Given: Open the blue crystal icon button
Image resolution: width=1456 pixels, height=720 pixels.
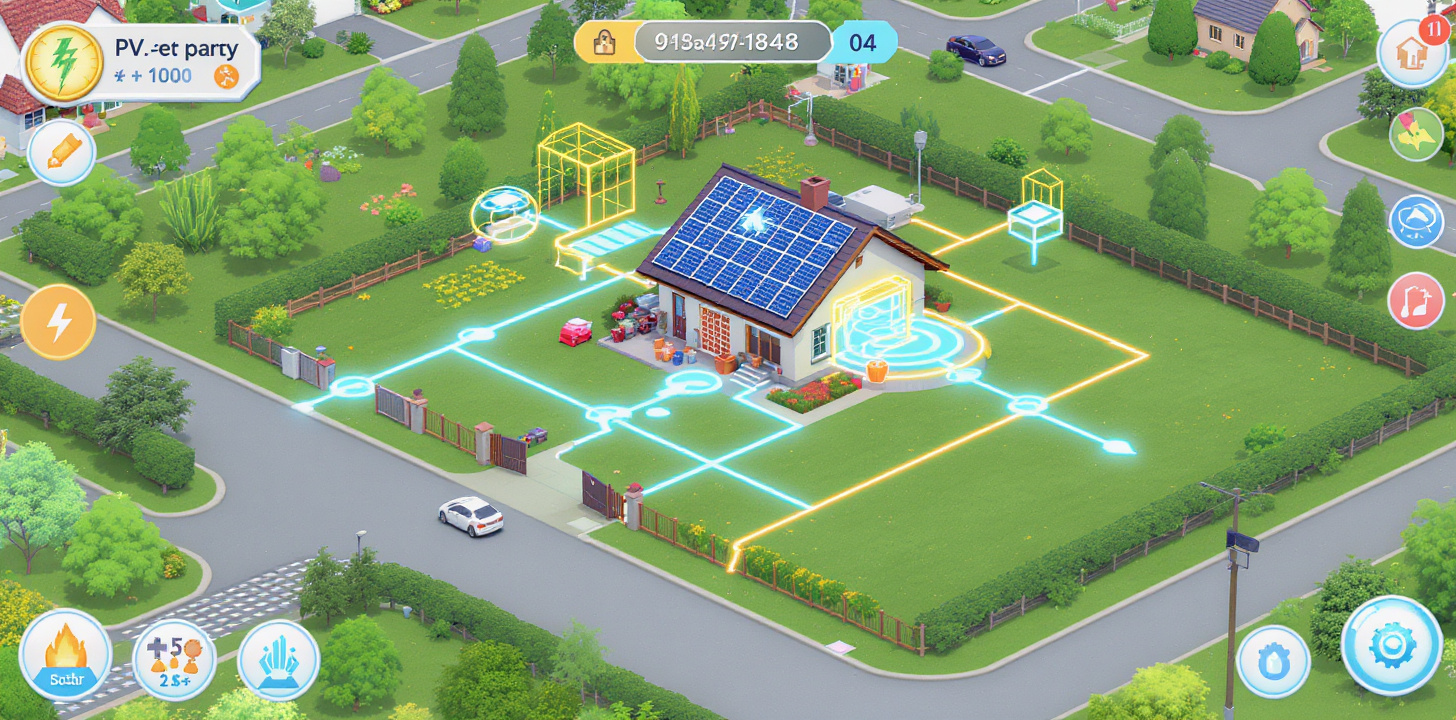Looking at the screenshot, I should (278, 660).
